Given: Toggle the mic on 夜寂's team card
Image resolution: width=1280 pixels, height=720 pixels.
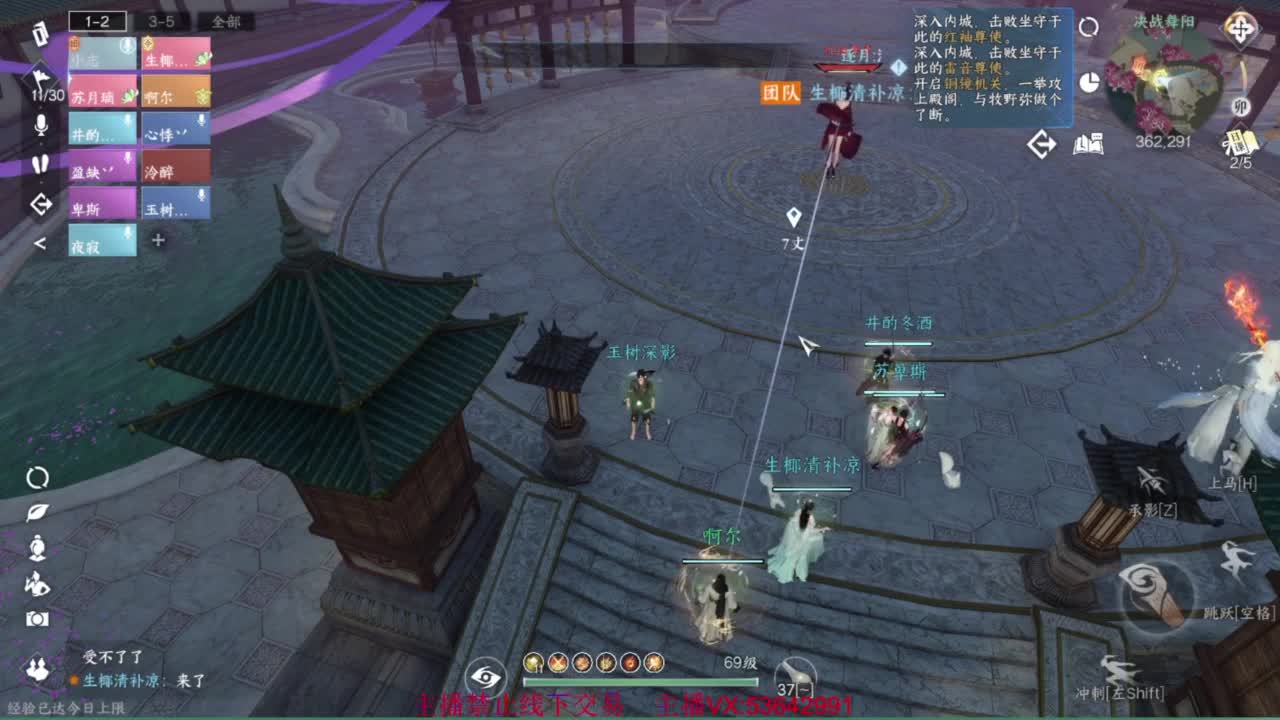Looking at the screenshot, I should tap(127, 231).
